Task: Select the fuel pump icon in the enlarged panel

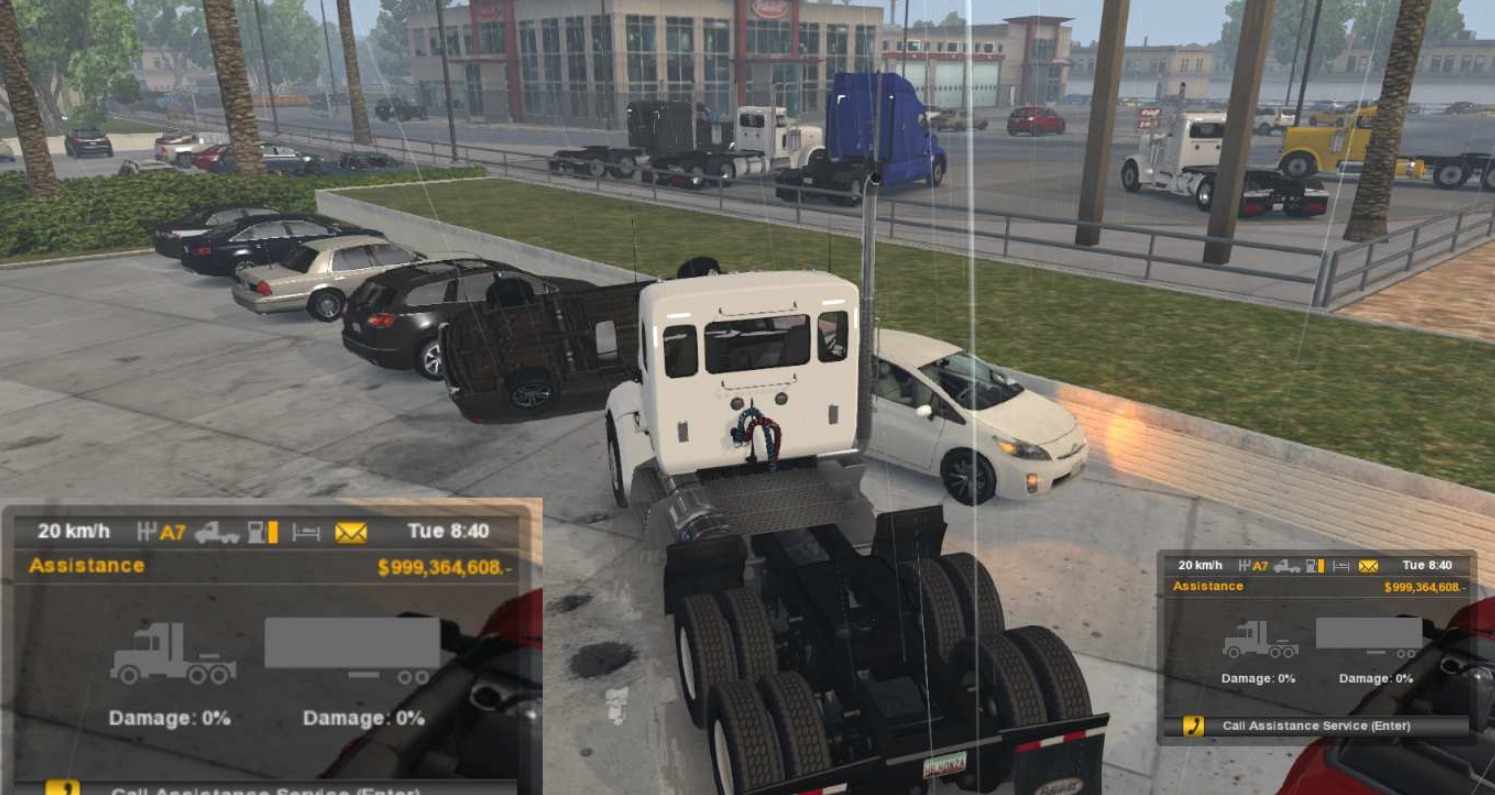Action: point(263,532)
